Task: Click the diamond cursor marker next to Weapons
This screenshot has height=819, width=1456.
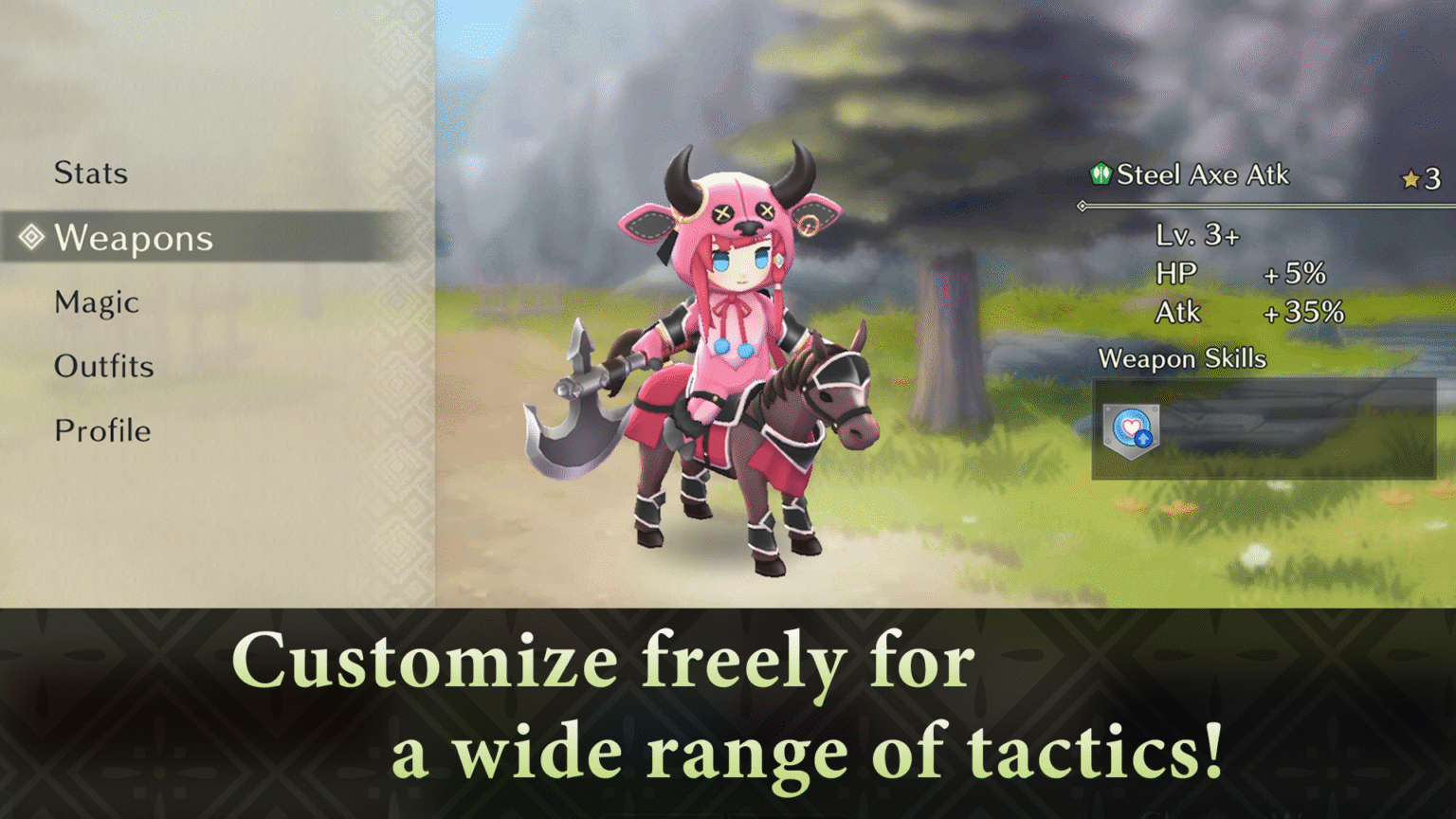Action: 31,237
